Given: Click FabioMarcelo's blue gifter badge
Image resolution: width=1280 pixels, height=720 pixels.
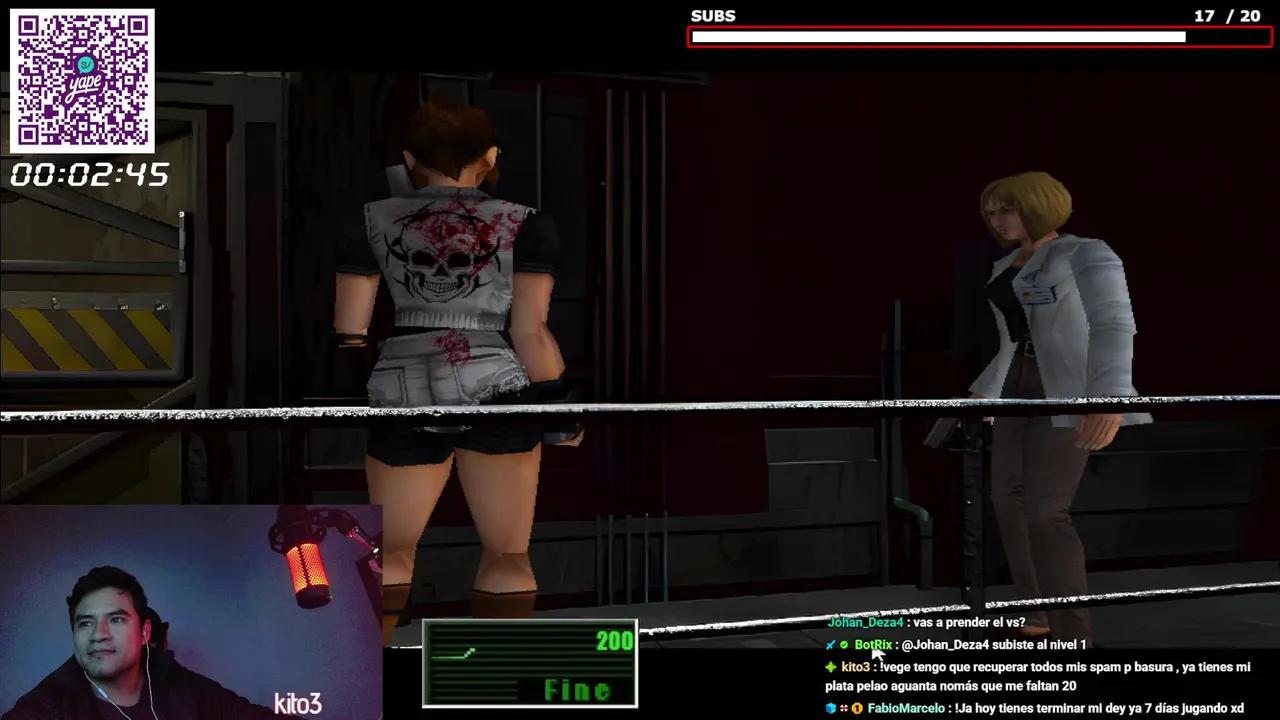Looking at the screenshot, I should click(x=830, y=709).
